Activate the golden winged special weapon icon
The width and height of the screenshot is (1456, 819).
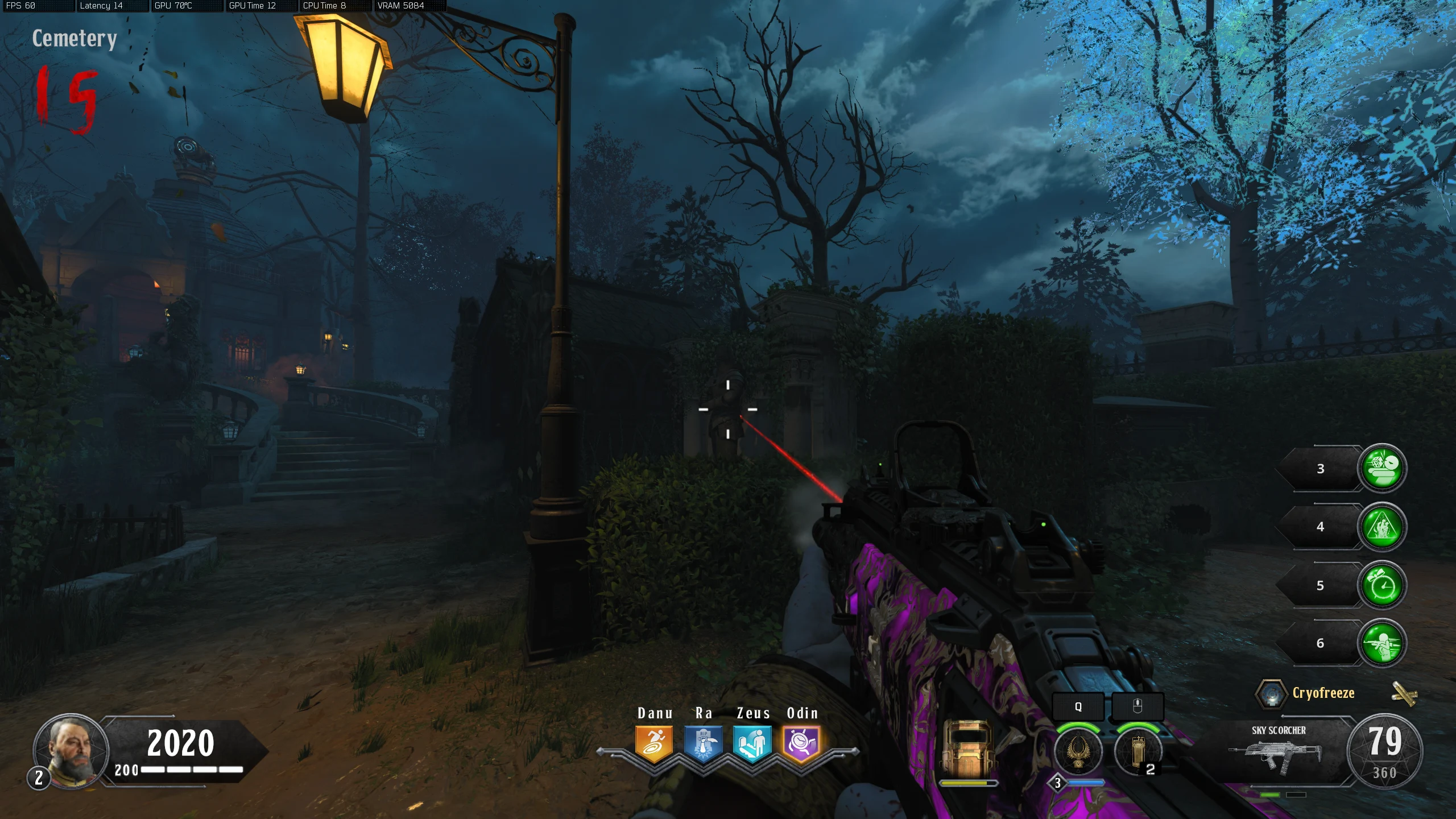(x=1078, y=751)
